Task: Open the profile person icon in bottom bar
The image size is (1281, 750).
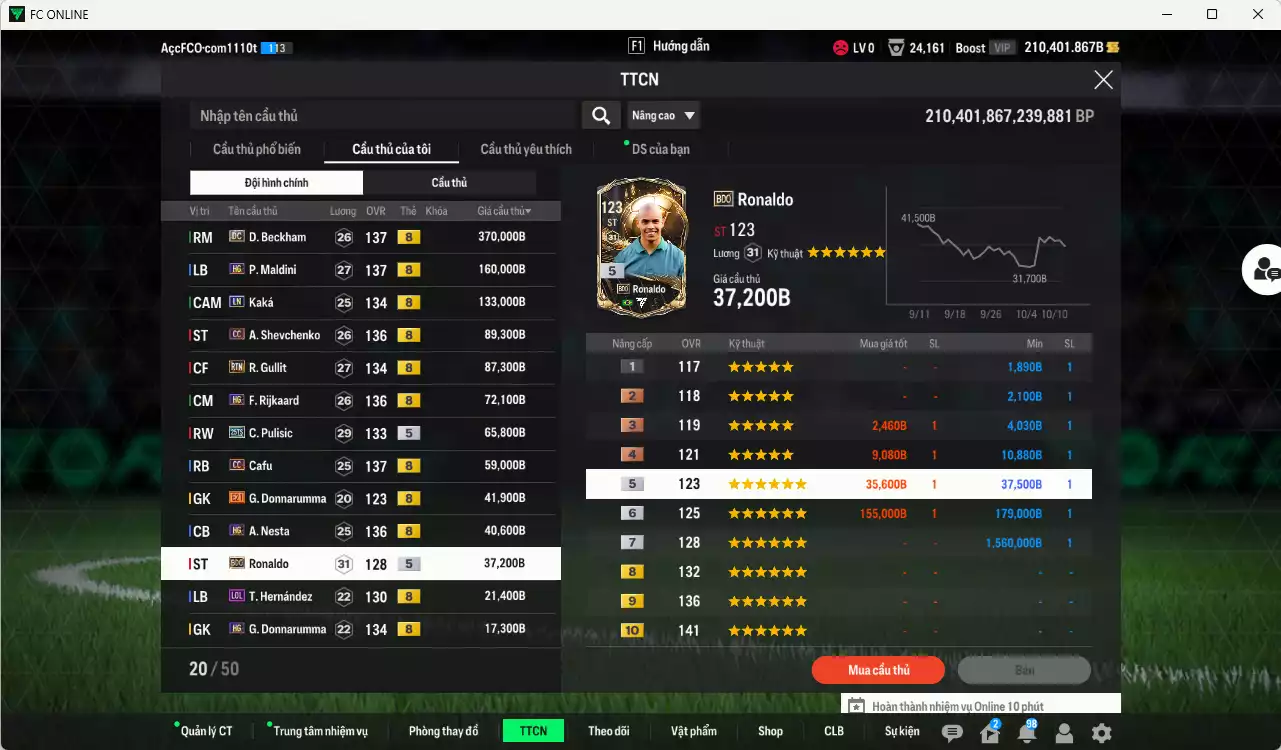Action: click(1063, 731)
